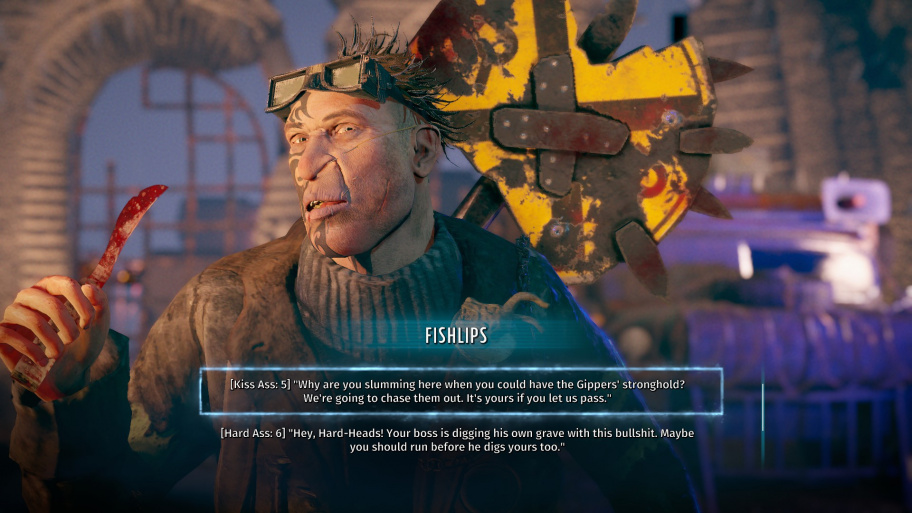Screen dimensions: 912x513
Task: Select the Hard Ass: 6 dialogue reply
Action: [x=457, y=440]
